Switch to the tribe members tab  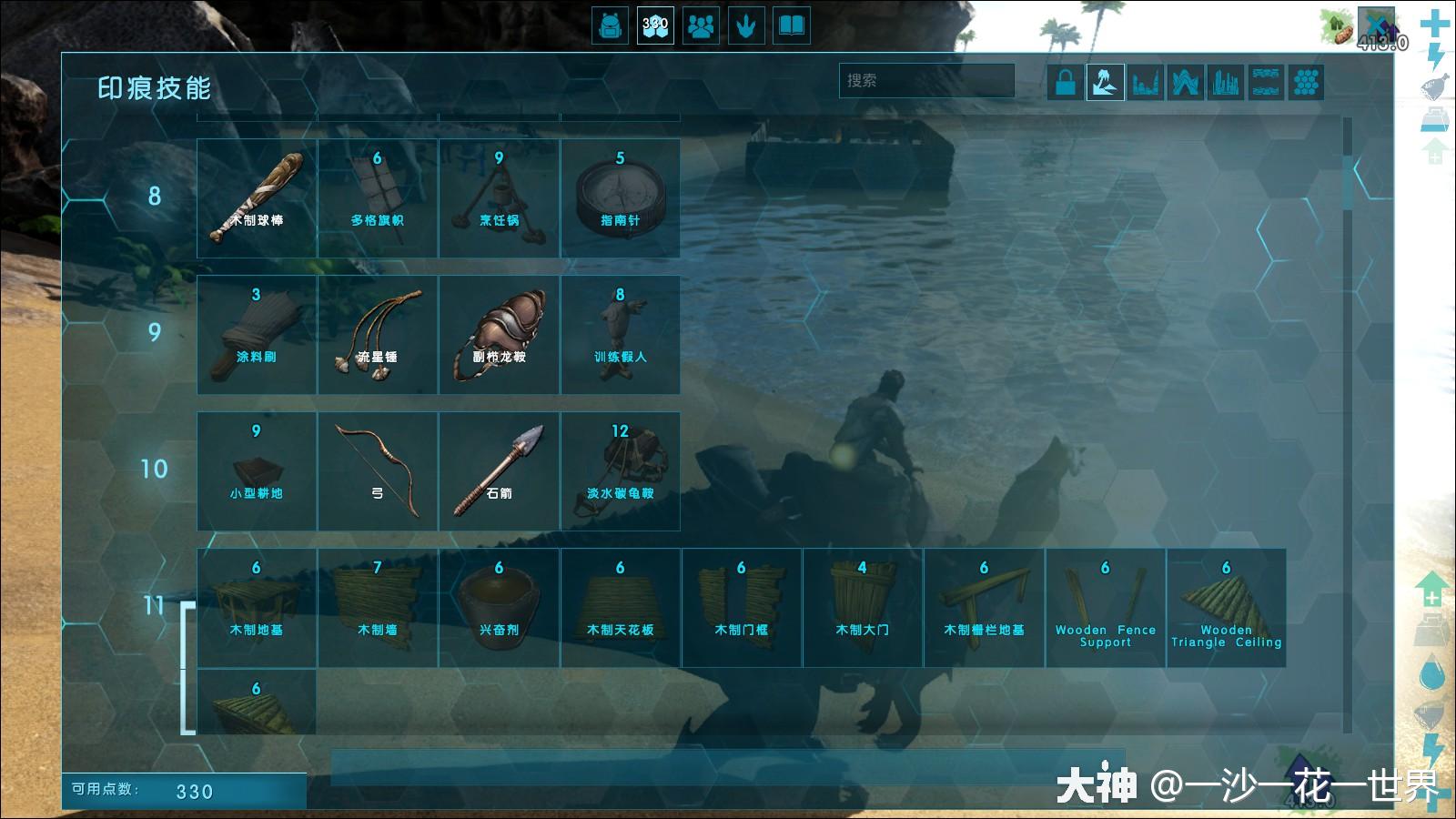pos(701,25)
